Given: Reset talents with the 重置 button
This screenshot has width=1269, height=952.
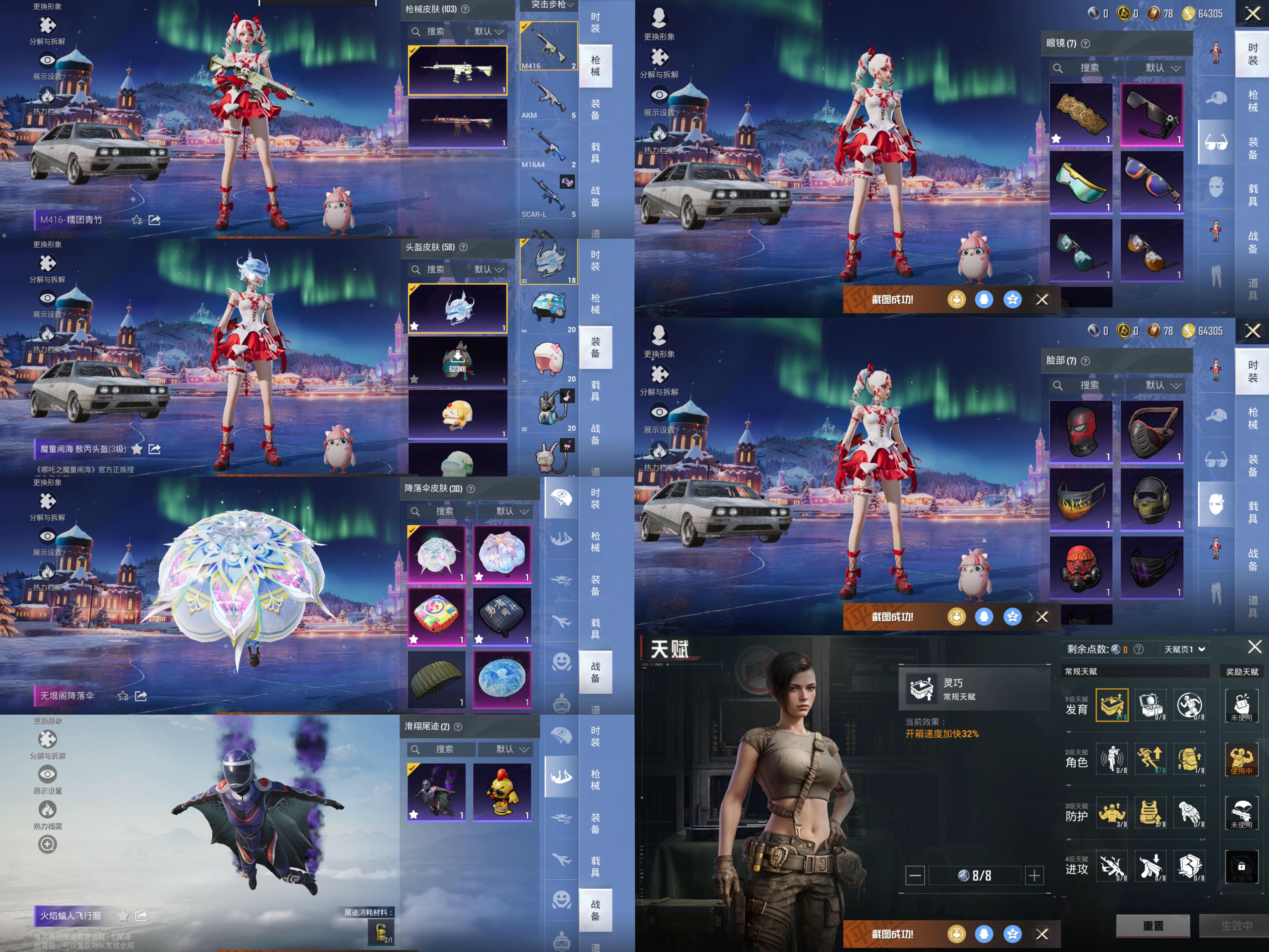Looking at the screenshot, I should 1152,926.
